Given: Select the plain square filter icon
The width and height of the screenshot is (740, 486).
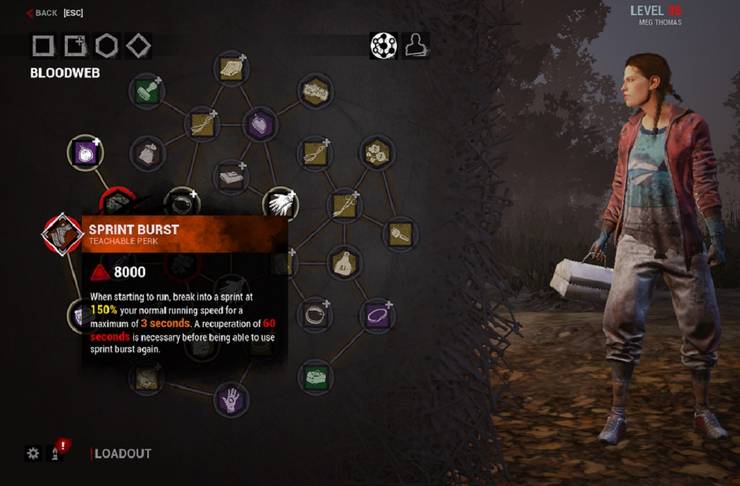Looking at the screenshot, I should click(42, 45).
